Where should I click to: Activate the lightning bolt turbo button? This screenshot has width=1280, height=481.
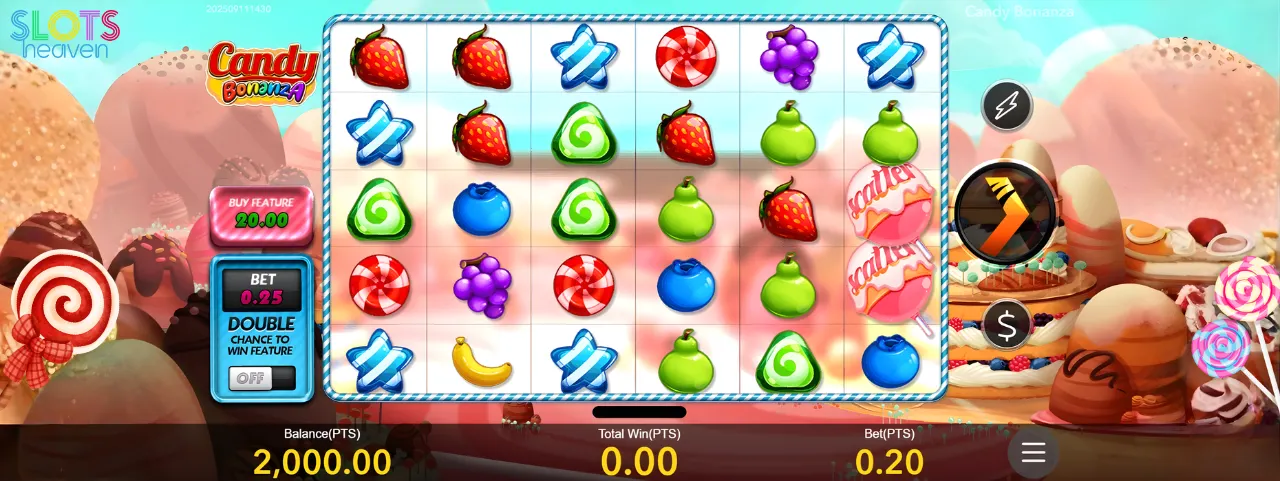point(1006,105)
